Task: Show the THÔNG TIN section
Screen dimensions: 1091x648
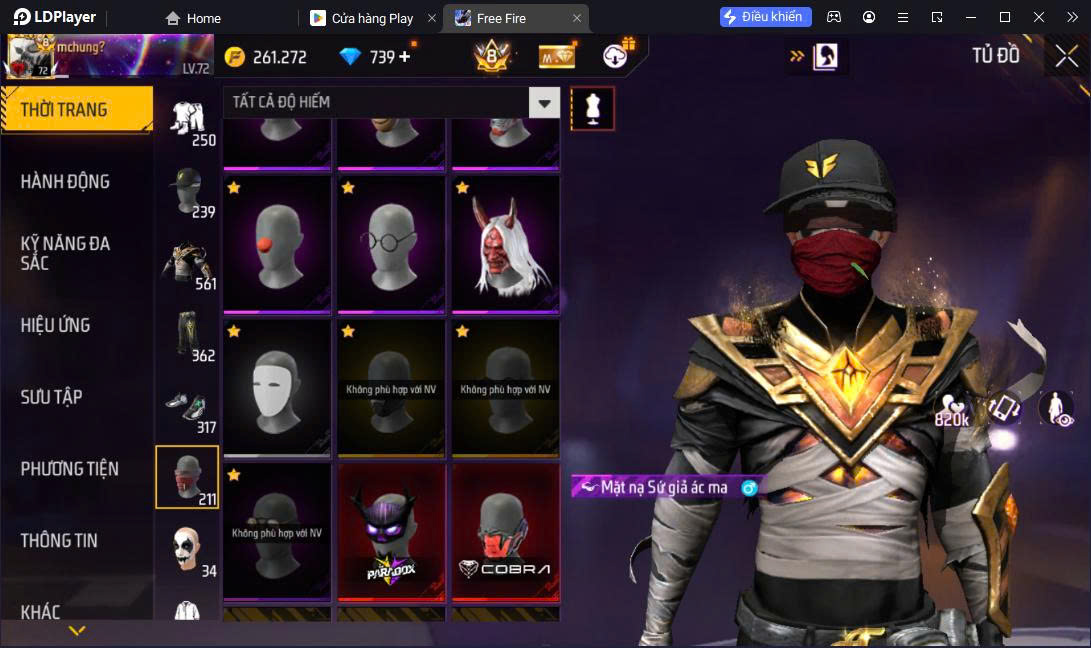Action: (60, 540)
